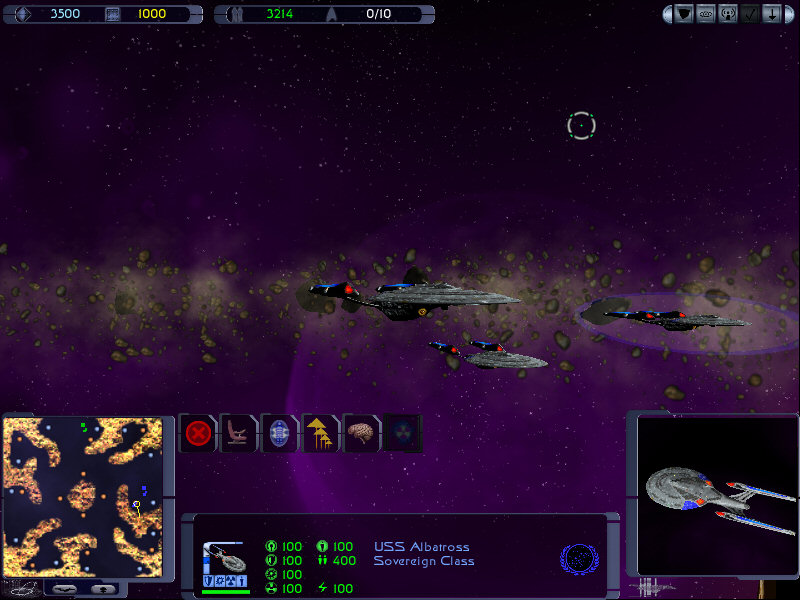The image size is (800, 600).
Task: Open the communications antenna button
Action: [x=728, y=14]
